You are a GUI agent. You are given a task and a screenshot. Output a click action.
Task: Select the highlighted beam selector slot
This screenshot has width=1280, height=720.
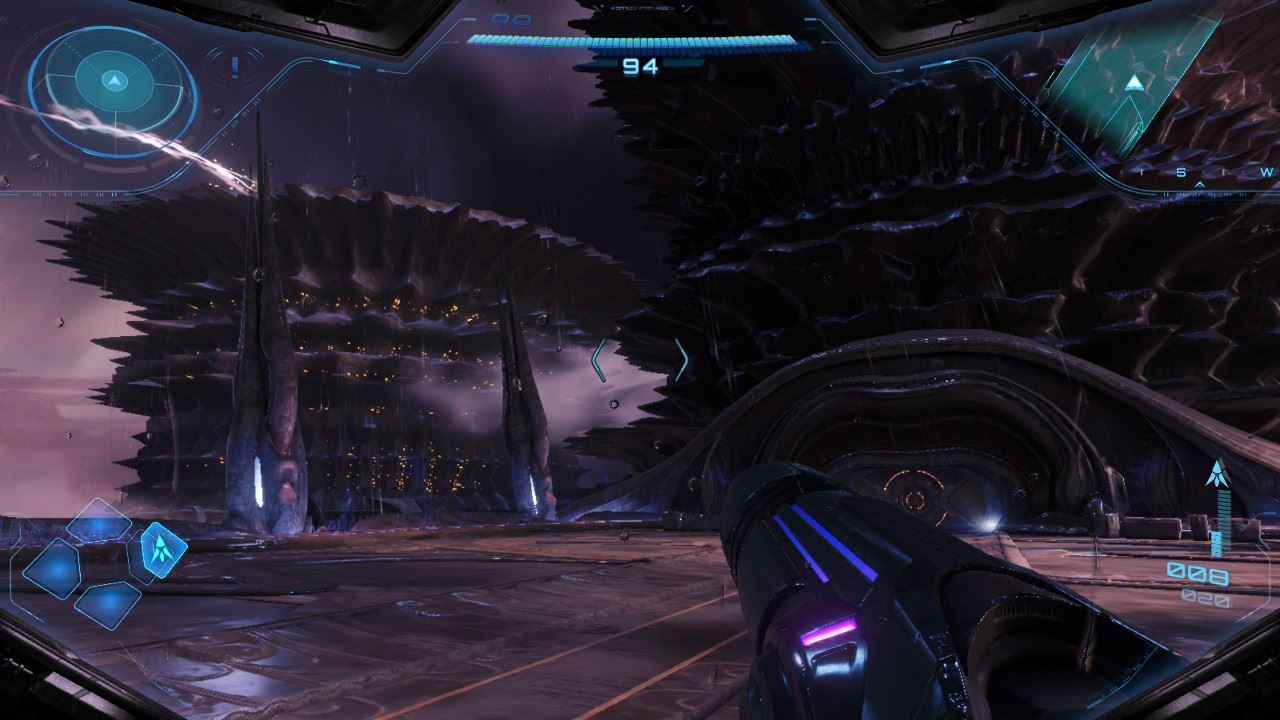(156, 547)
